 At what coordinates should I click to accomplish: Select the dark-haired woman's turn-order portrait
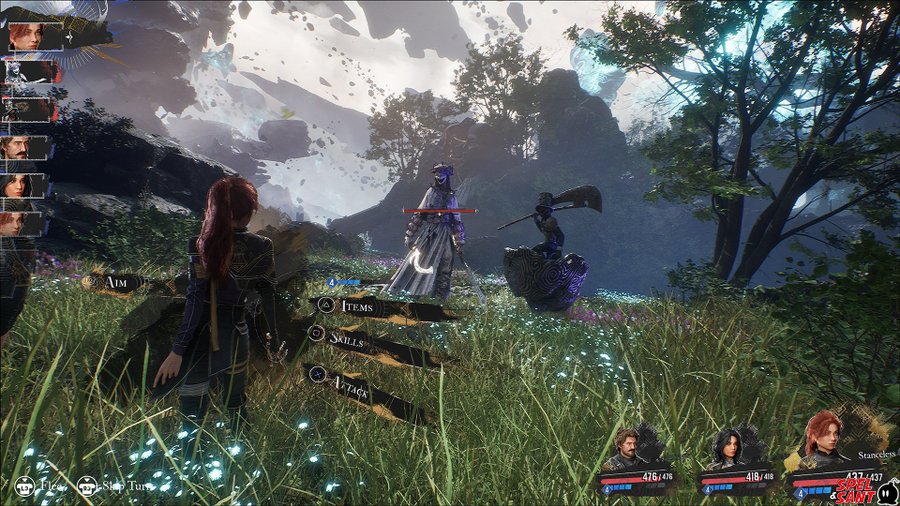point(25,186)
